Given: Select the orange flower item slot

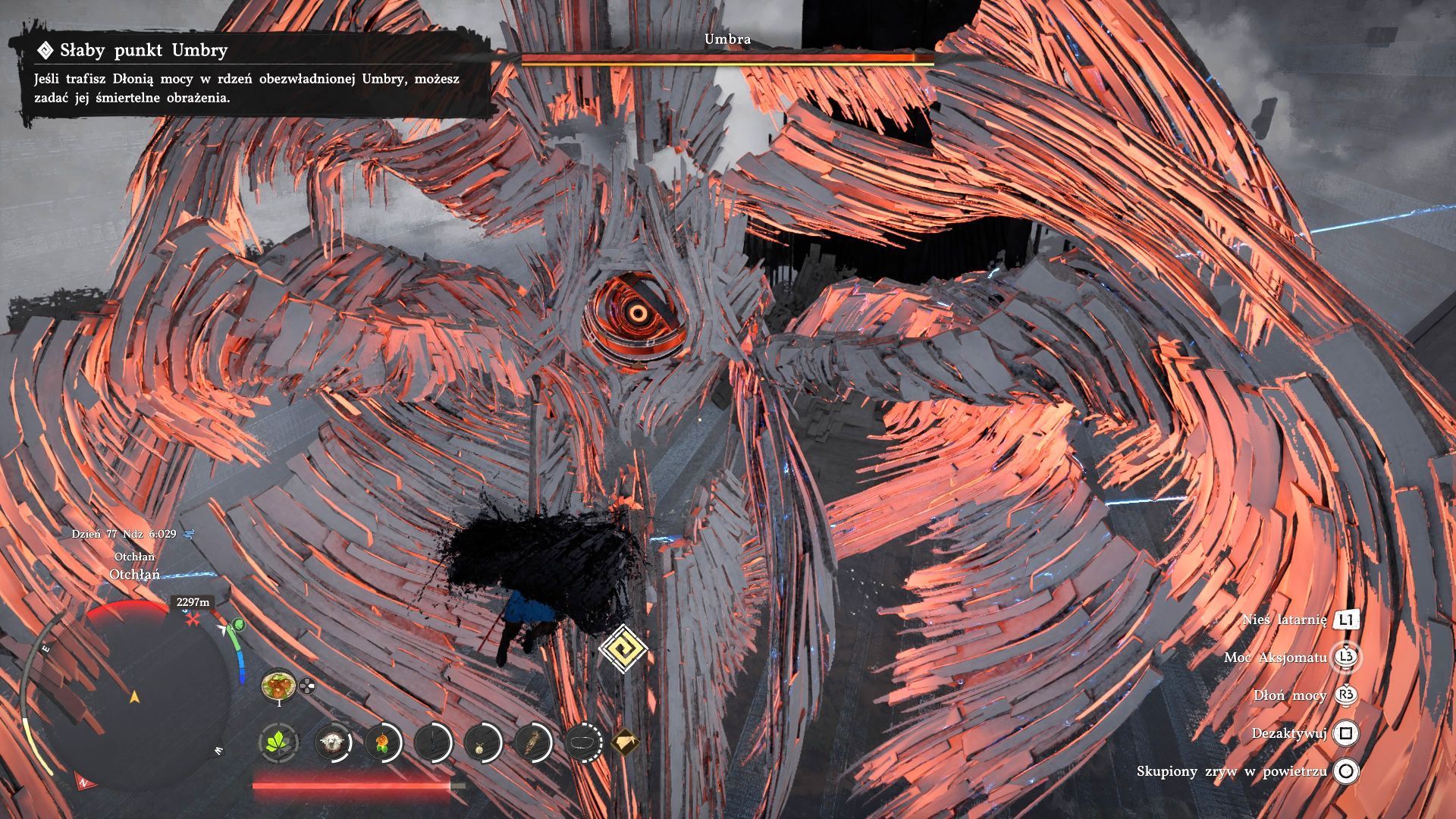Looking at the screenshot, I should click(x=381, y=742).
